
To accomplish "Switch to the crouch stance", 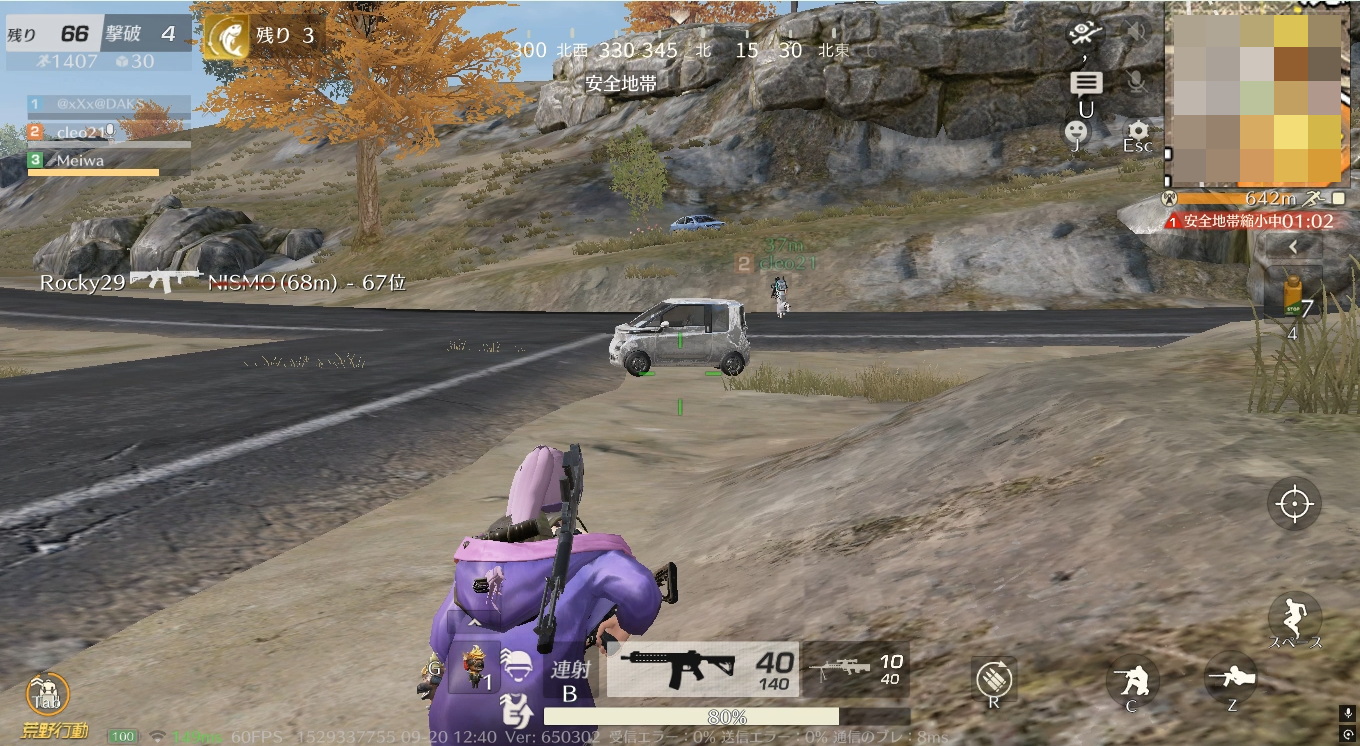I will point(1132,681).
